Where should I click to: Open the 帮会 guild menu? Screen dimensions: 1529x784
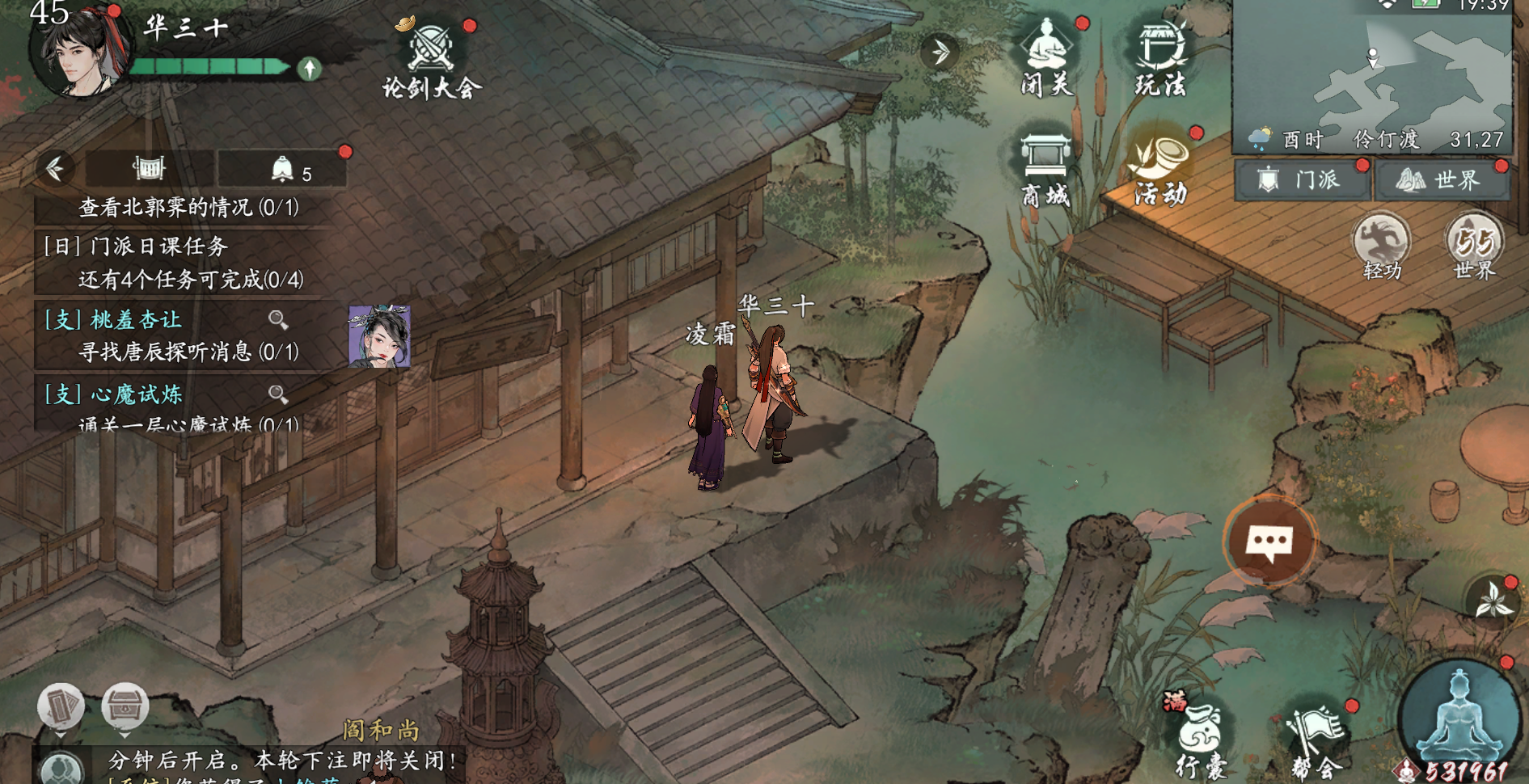click(x=1316, y=740)
